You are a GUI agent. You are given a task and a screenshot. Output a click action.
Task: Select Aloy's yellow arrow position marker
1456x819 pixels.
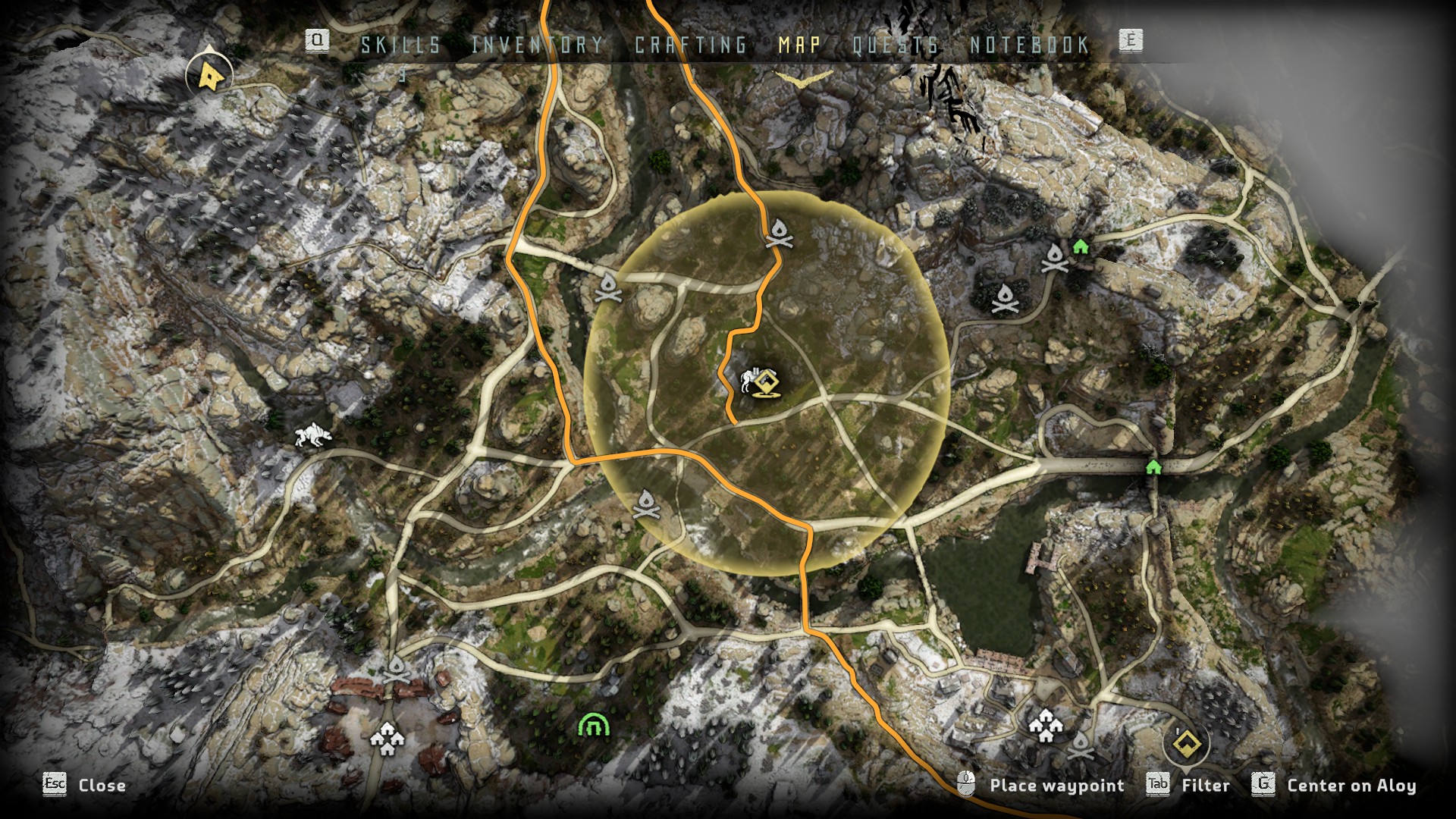tap(209, 76)
